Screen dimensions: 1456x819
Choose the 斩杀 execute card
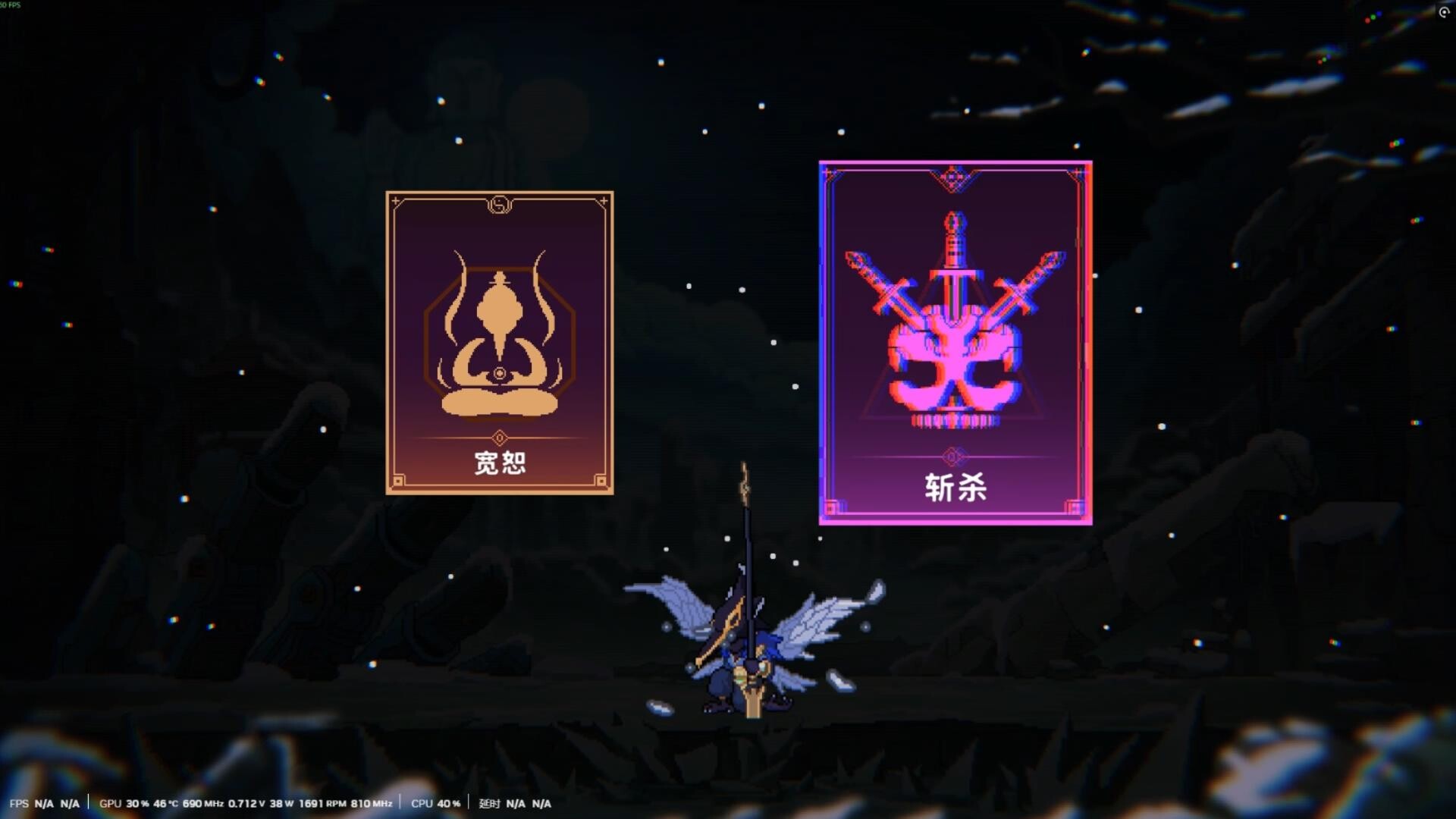click(954, 341)
